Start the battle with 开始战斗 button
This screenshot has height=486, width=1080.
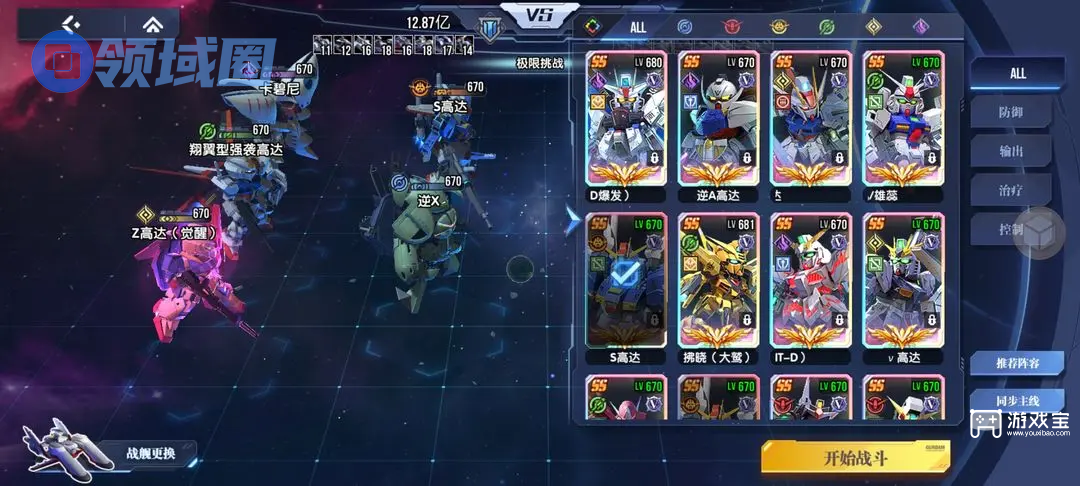click(854, 458)
